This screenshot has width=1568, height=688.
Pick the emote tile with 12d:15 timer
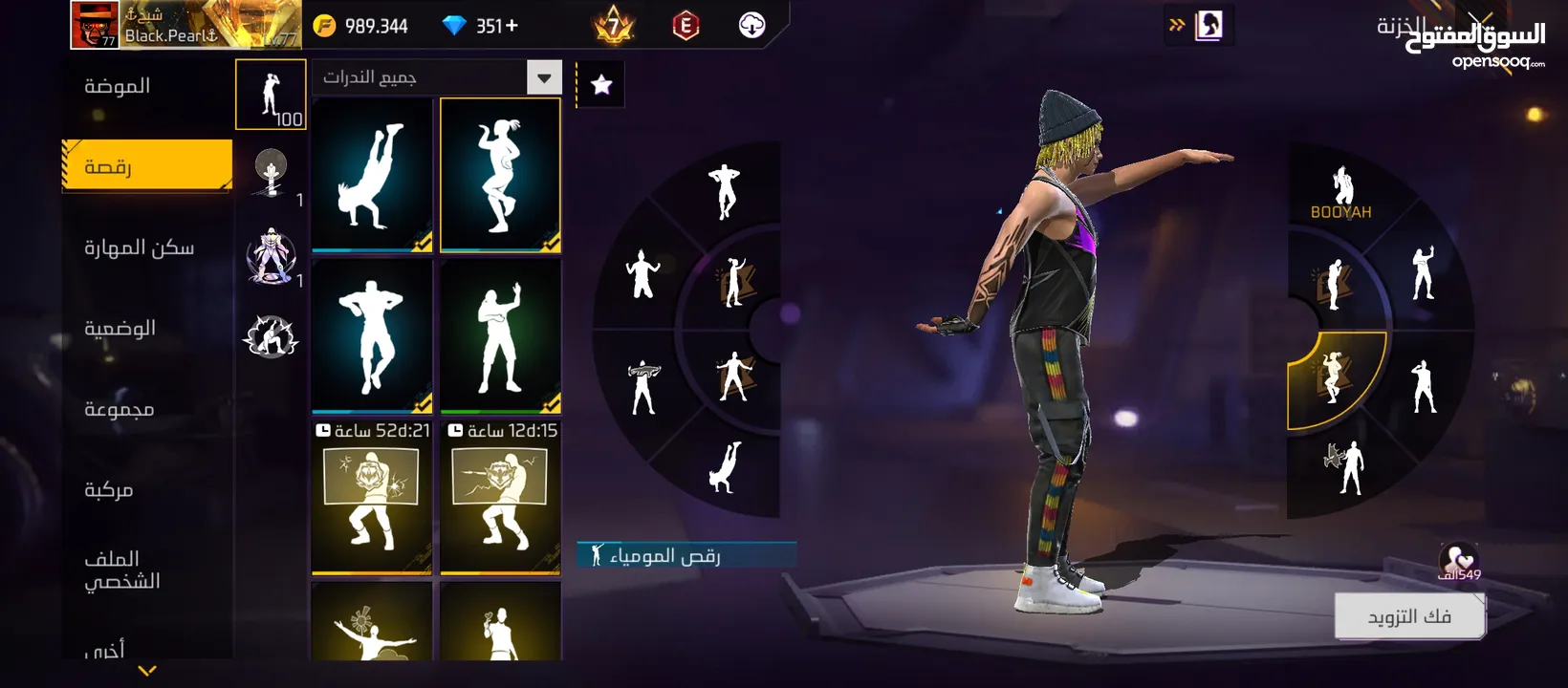pyautogui.click(x=500, y=499)
